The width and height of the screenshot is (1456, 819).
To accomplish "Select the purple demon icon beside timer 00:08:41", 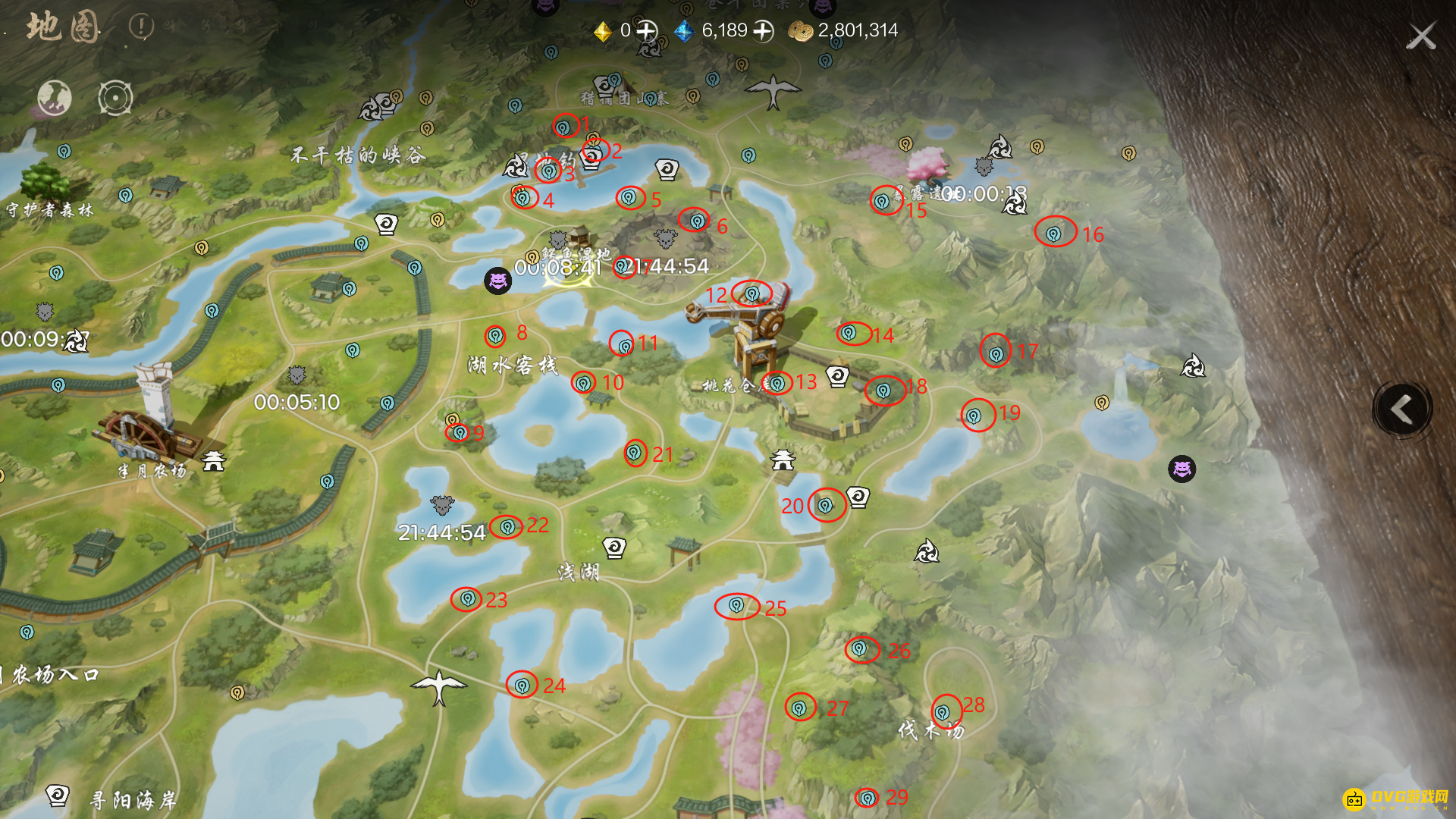I will pos(498,281).
